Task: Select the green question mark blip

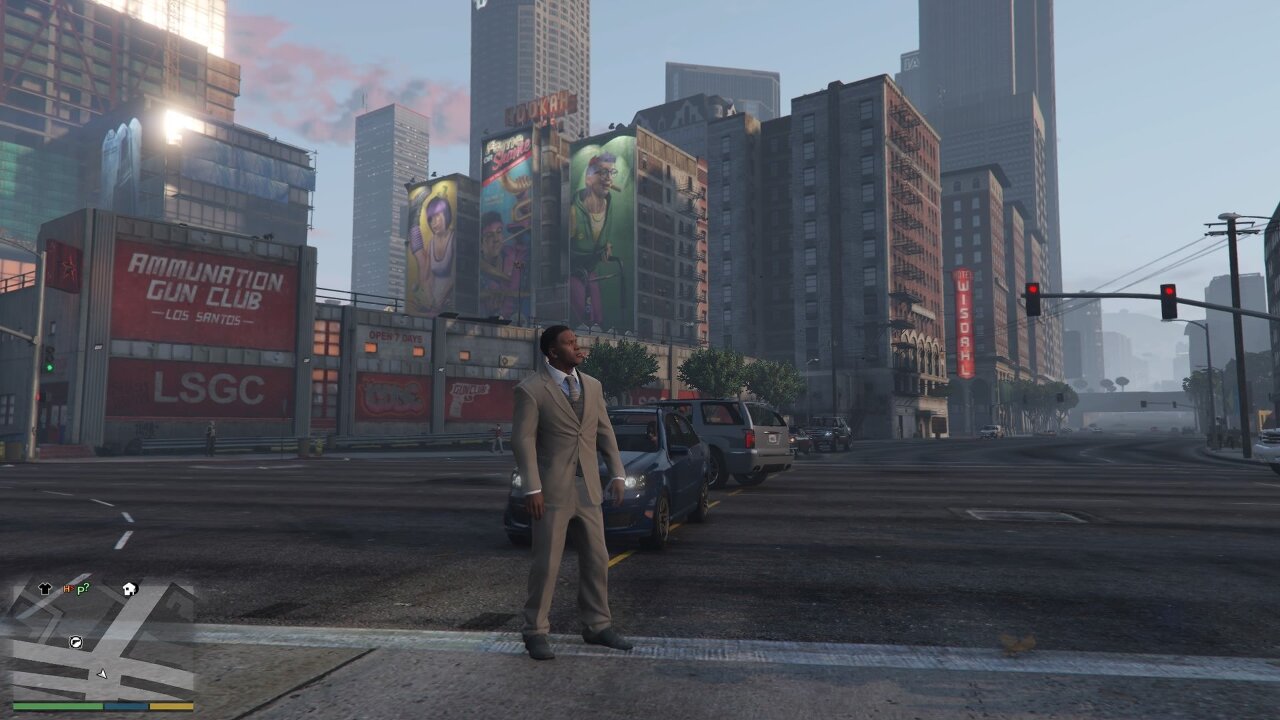Action: (x=84, y=588)
